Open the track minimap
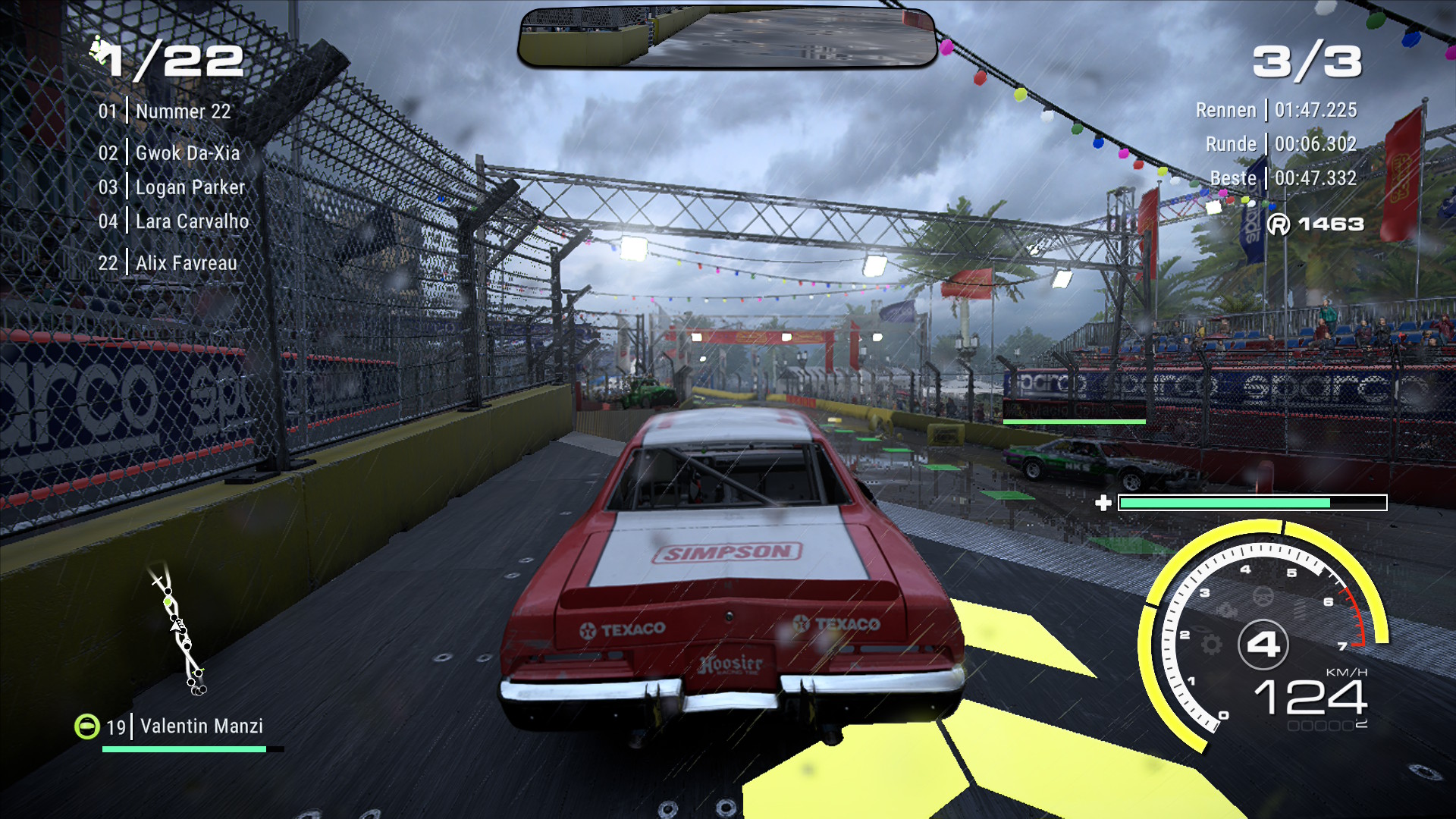Screen dimensions: 1456x819 pyautogui.click(x=180, y=629)
